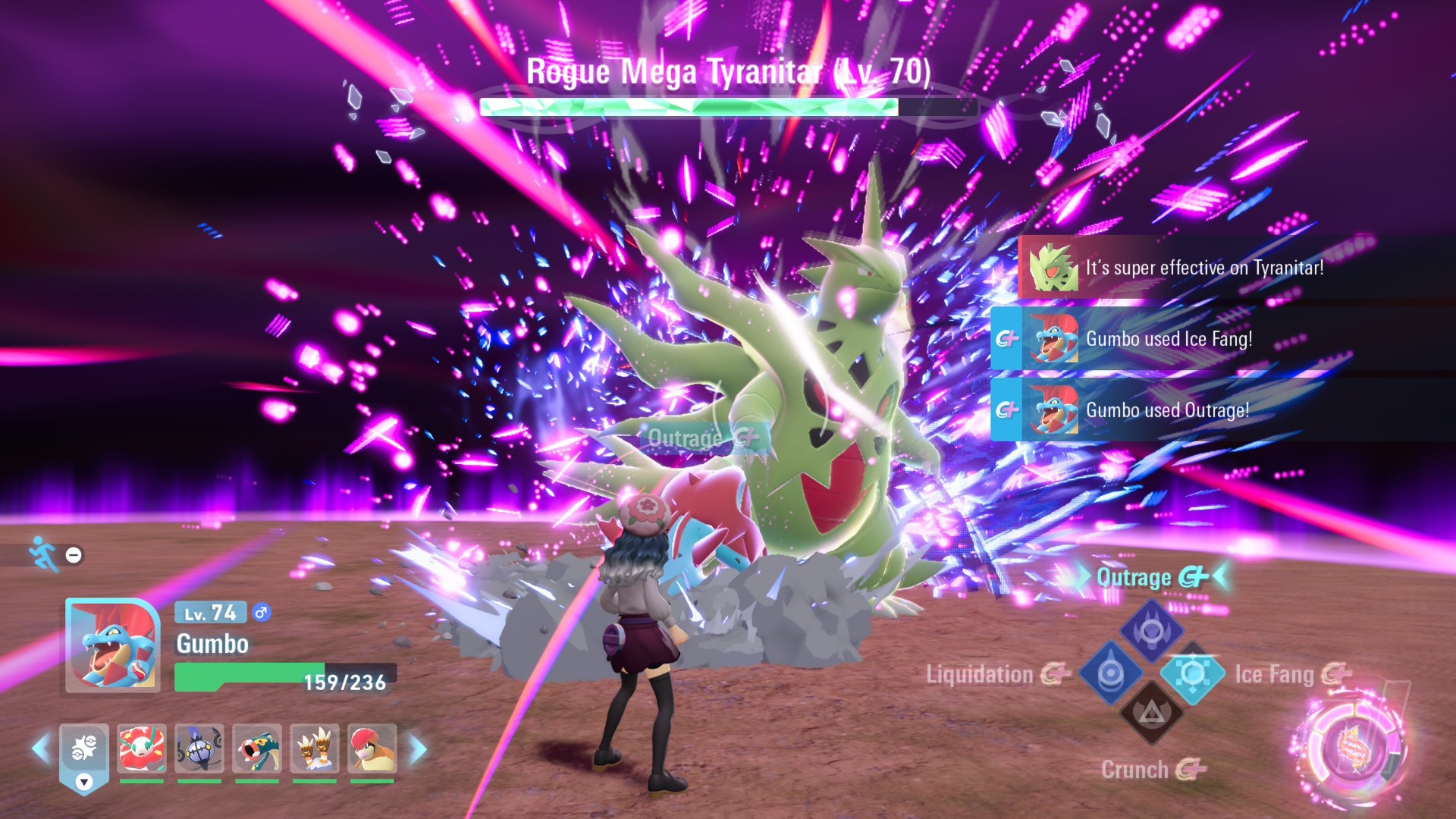Open the Poké Ball swap menu tab
Screen dimensions: 1456x819
pyautogui.click(x=84, y=755)
